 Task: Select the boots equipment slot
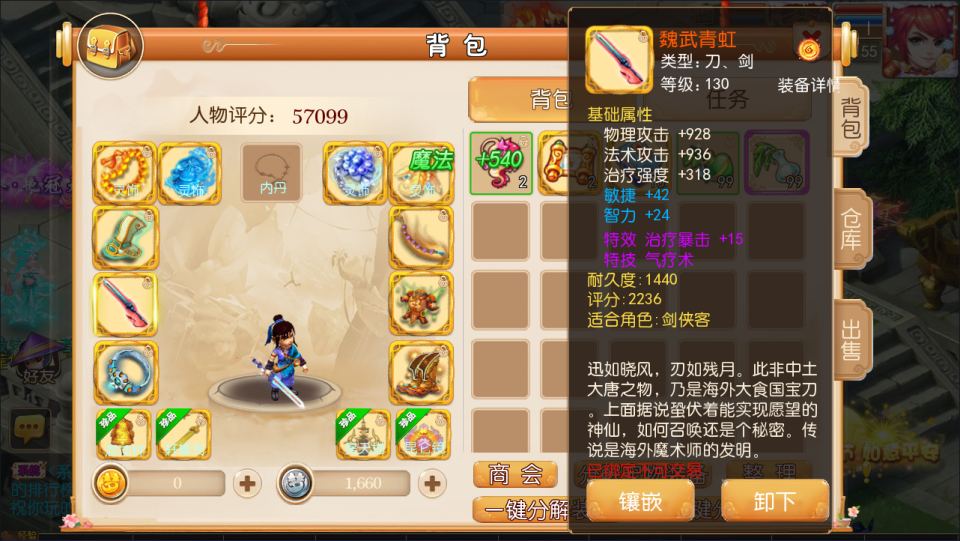[418, 373]
